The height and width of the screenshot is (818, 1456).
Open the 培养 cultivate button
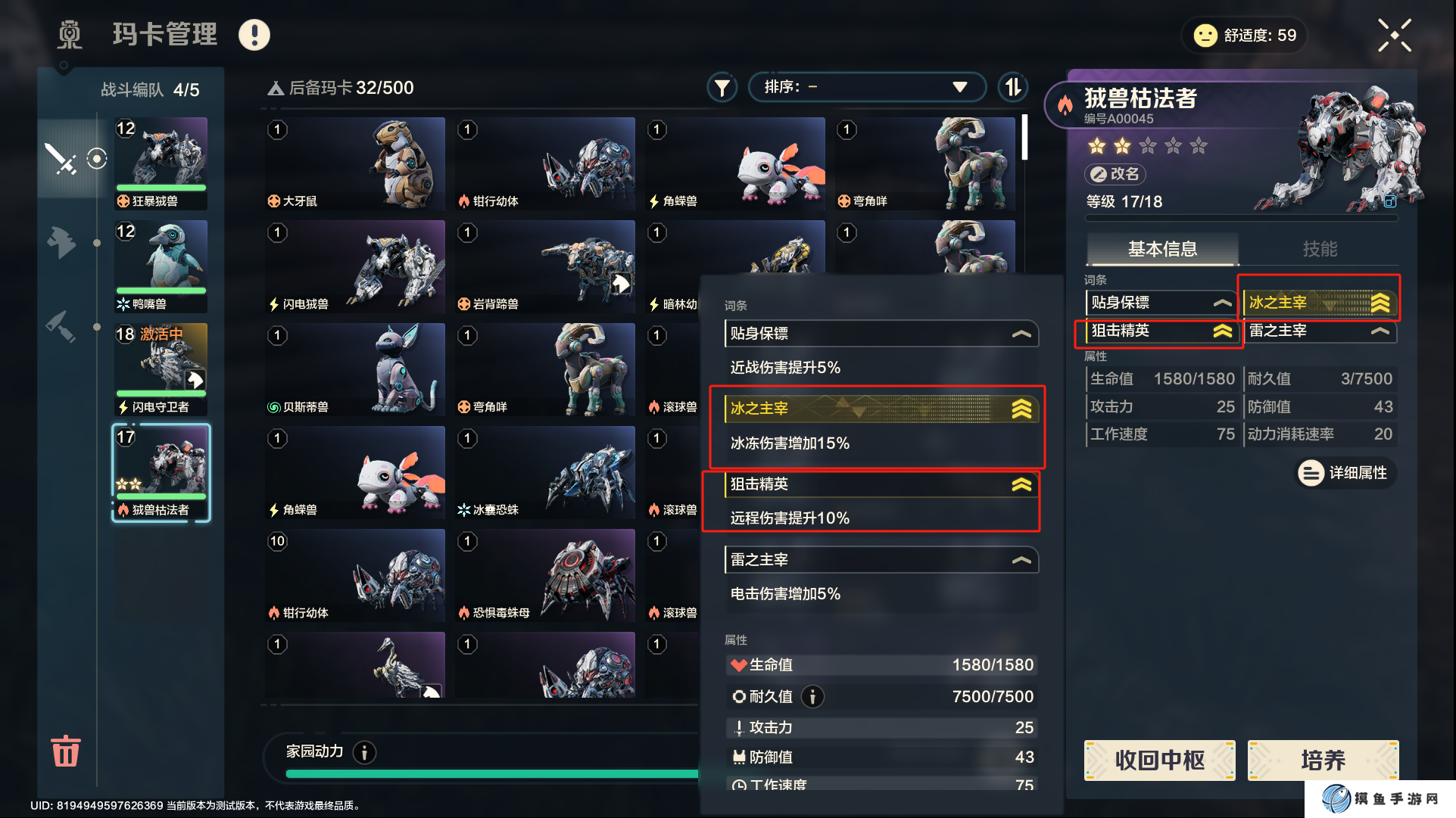(1323, 760)
